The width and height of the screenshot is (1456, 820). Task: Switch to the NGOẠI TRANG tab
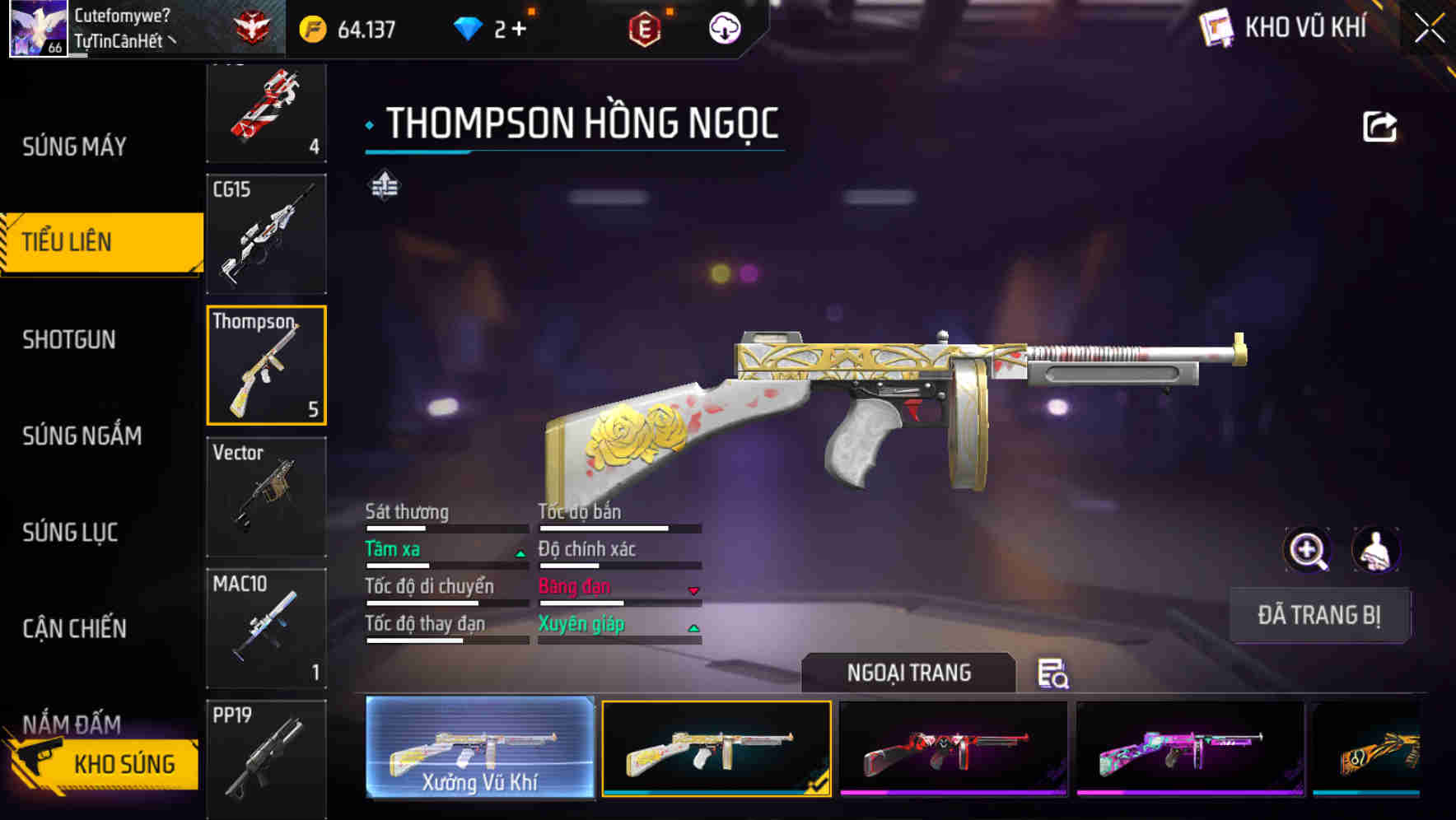click(x=909, y=672)
